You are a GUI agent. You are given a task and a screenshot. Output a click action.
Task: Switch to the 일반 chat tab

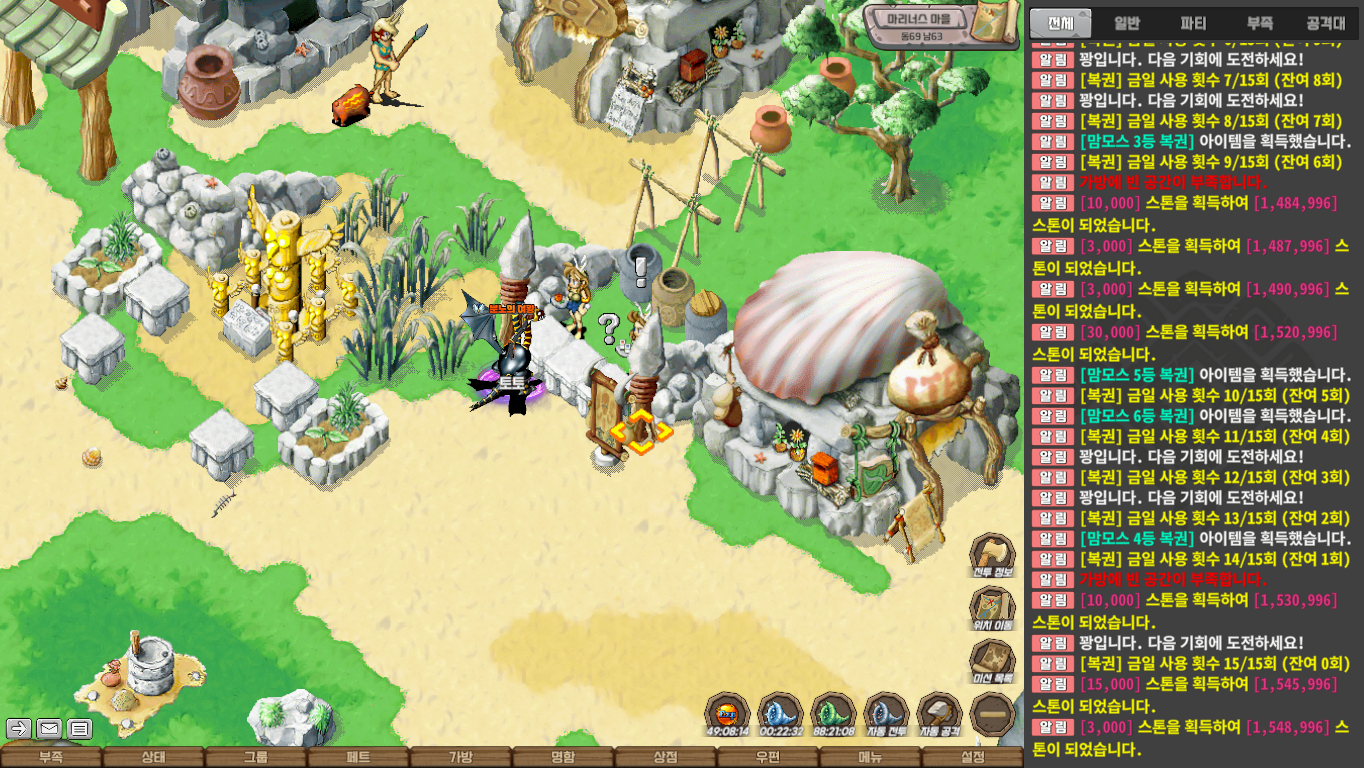tap(1127, 23)
